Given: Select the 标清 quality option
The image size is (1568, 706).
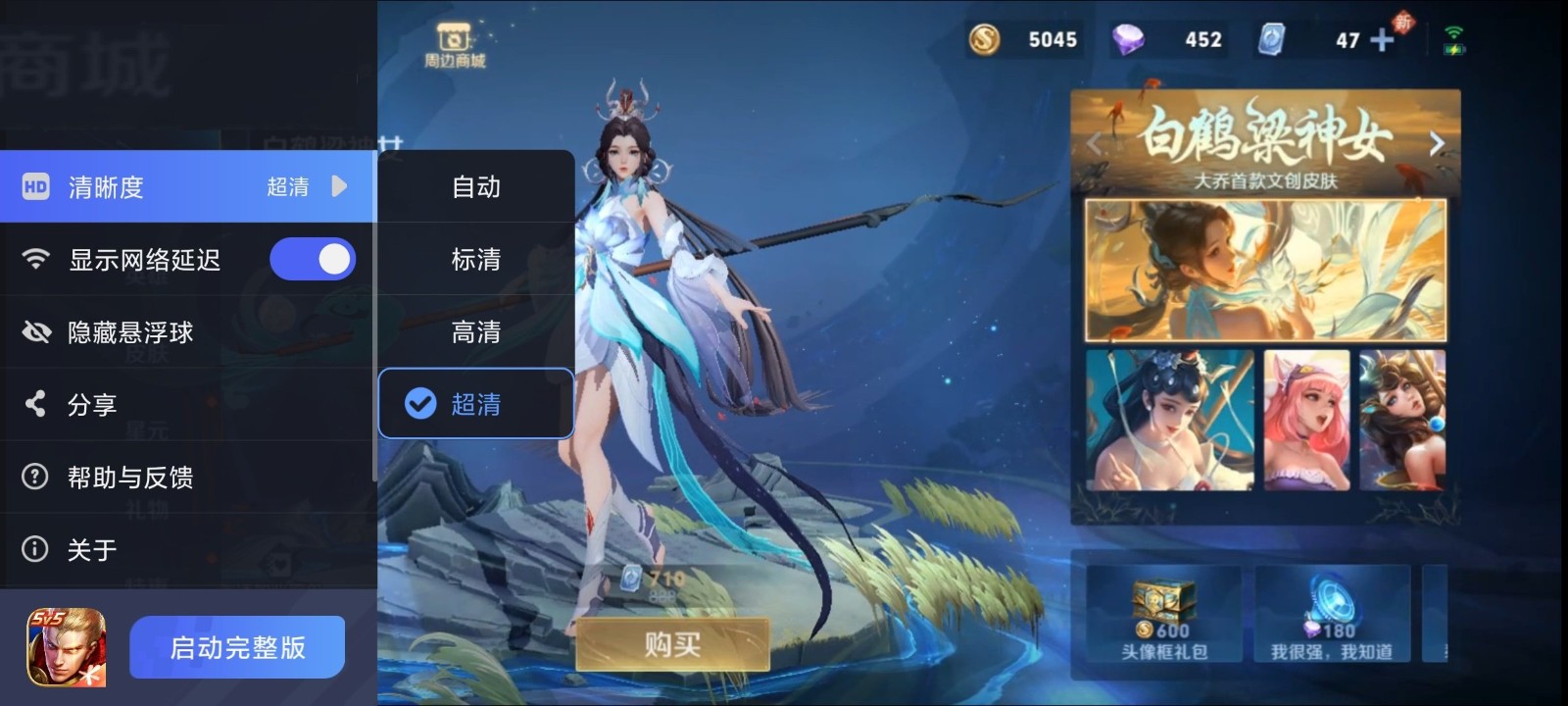Looking at the screenshot, I should [x=476, y=260].
